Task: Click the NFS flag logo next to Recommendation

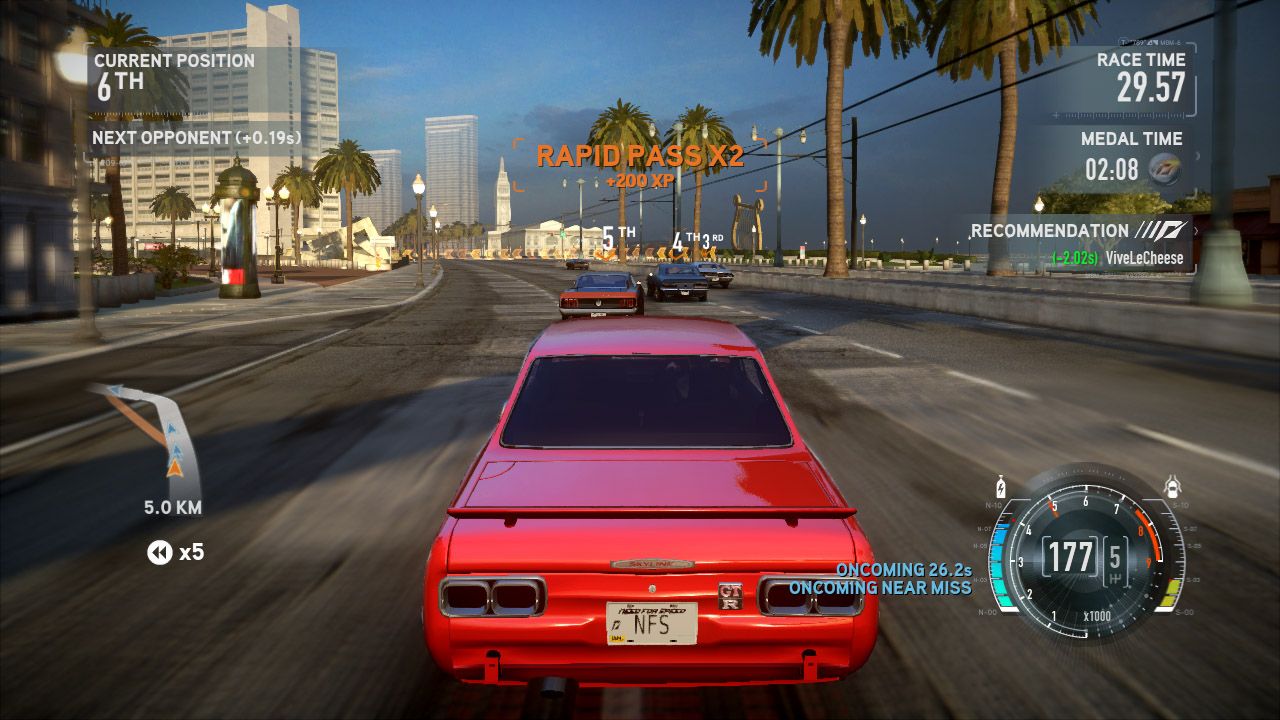Action: coord(1160,230)
